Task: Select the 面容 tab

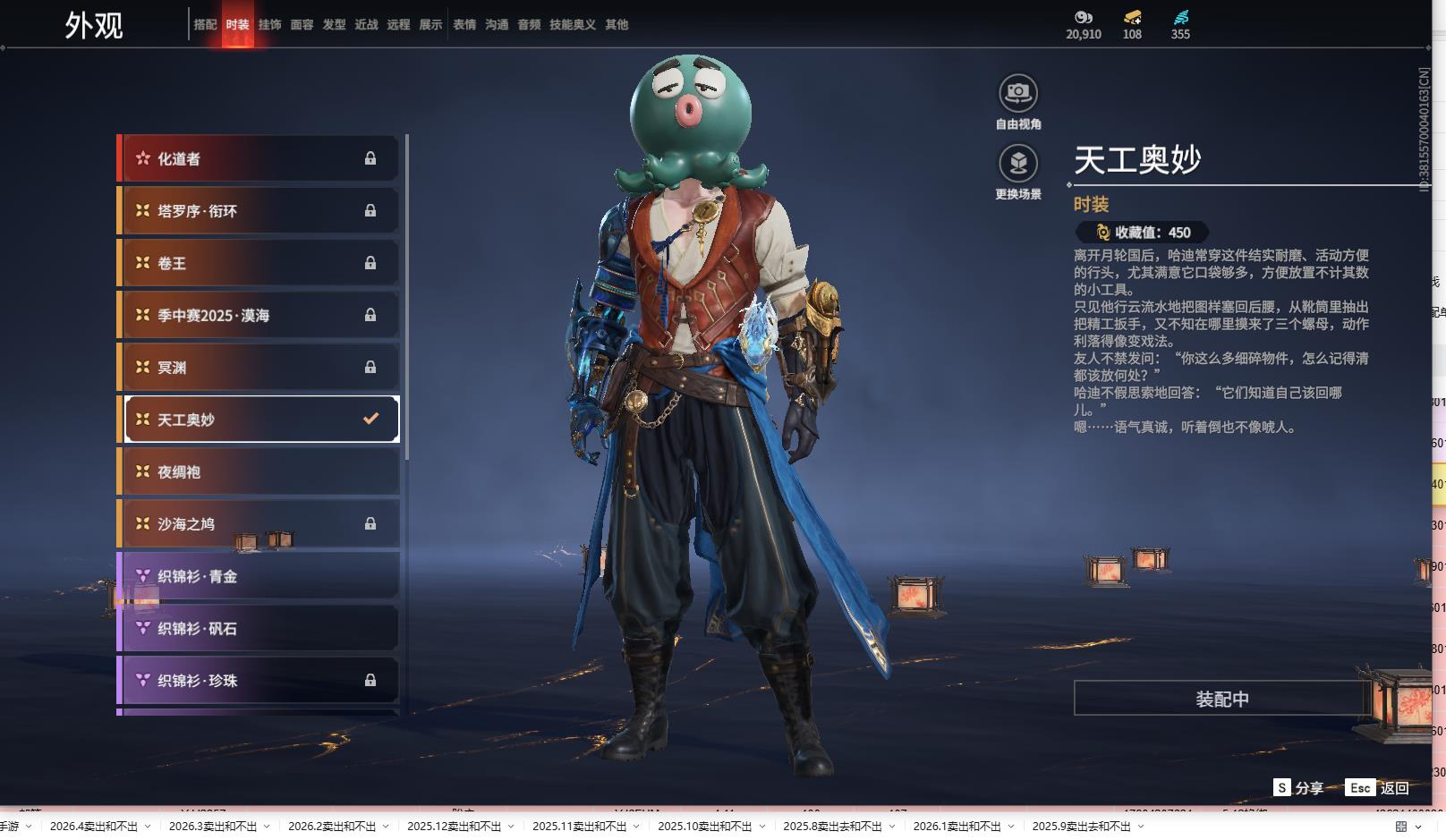Action: pyautogui.click(x=302, y=25)
